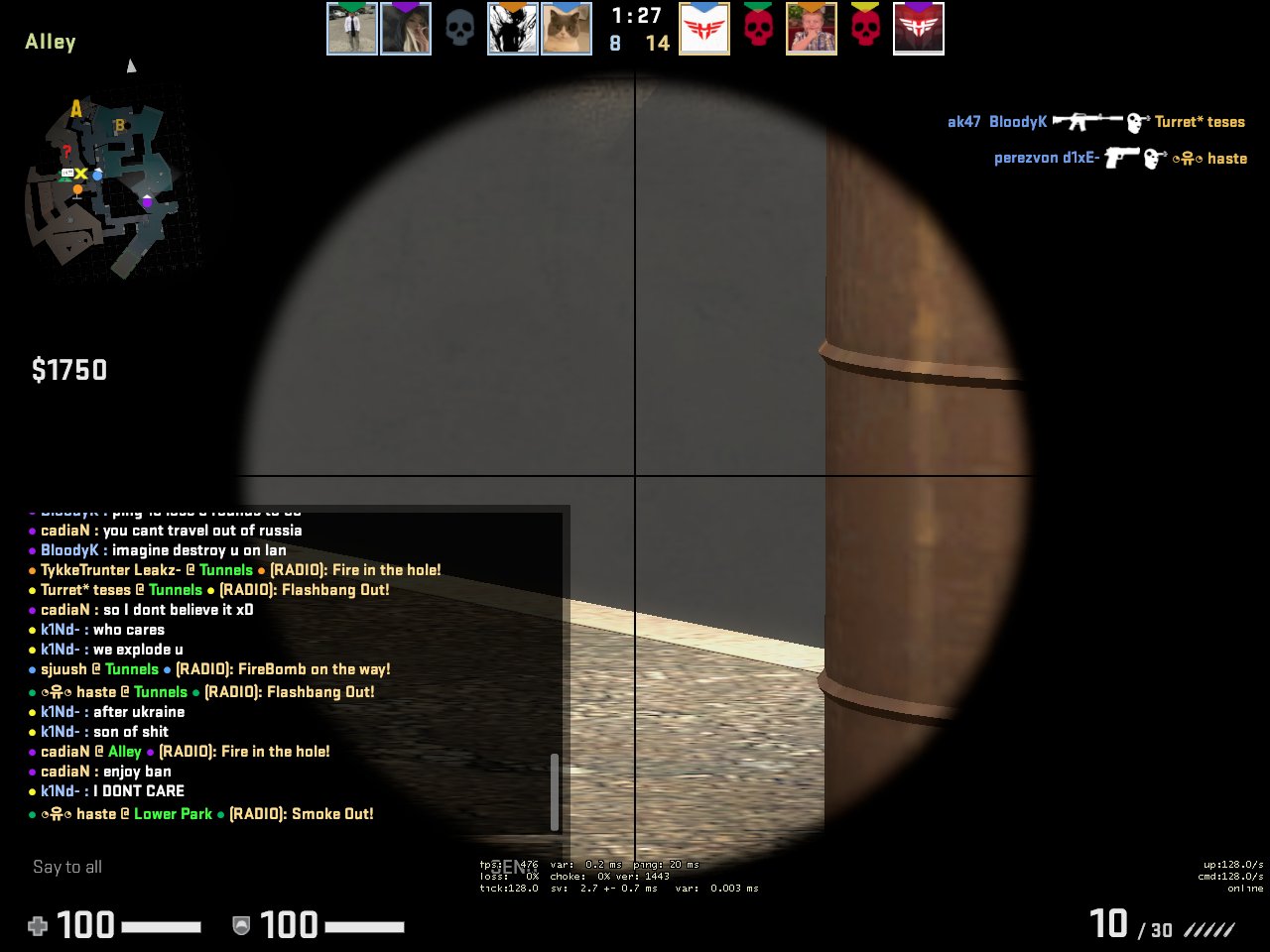Click the Terrorist score showing 14
Viewport: 1270px width, 952px height.
point(658,44)
